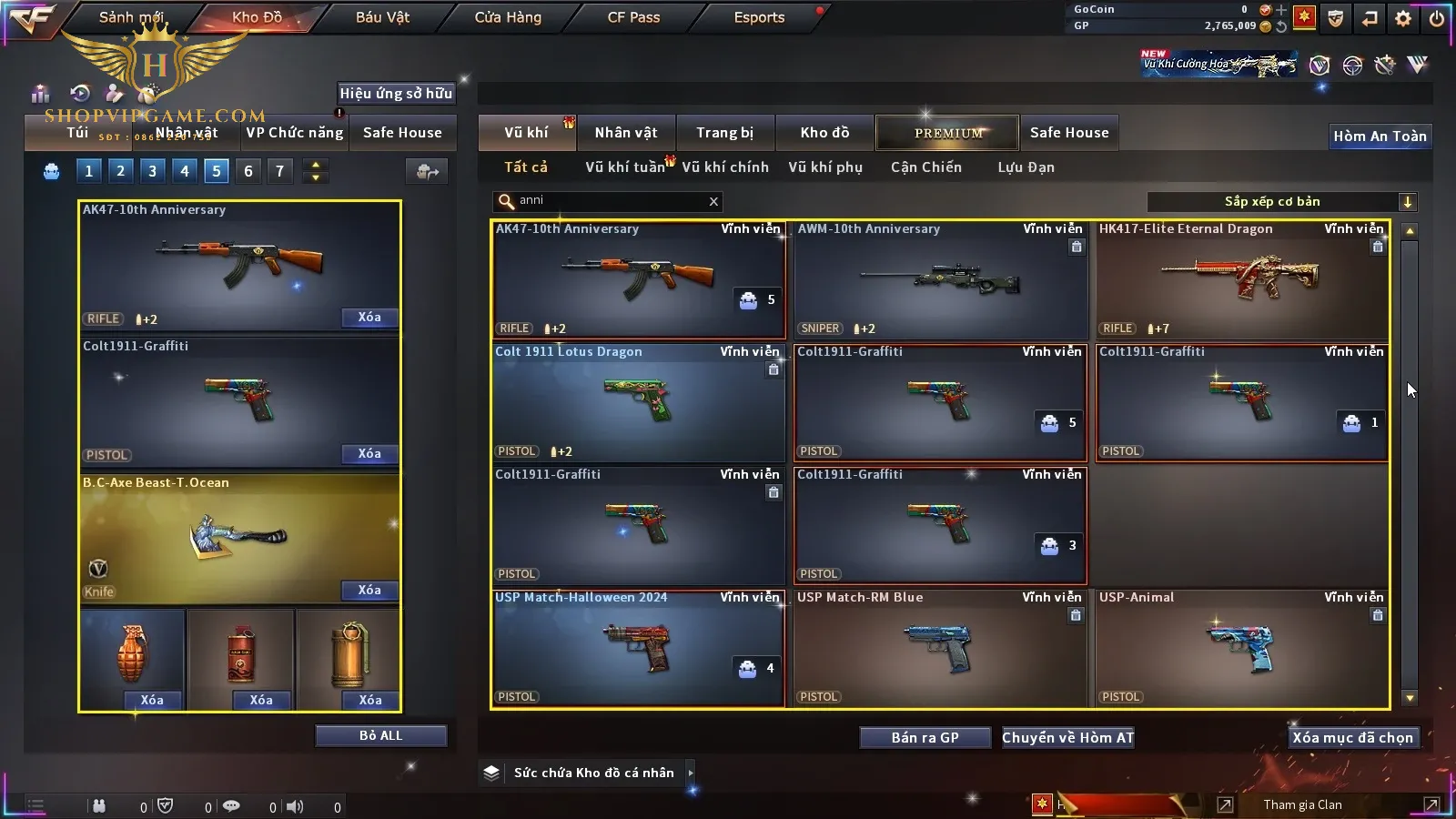Viewport: 1456px width, 819px height.
Task: Open the Báu Vật menu
Action: click(382, 17)
